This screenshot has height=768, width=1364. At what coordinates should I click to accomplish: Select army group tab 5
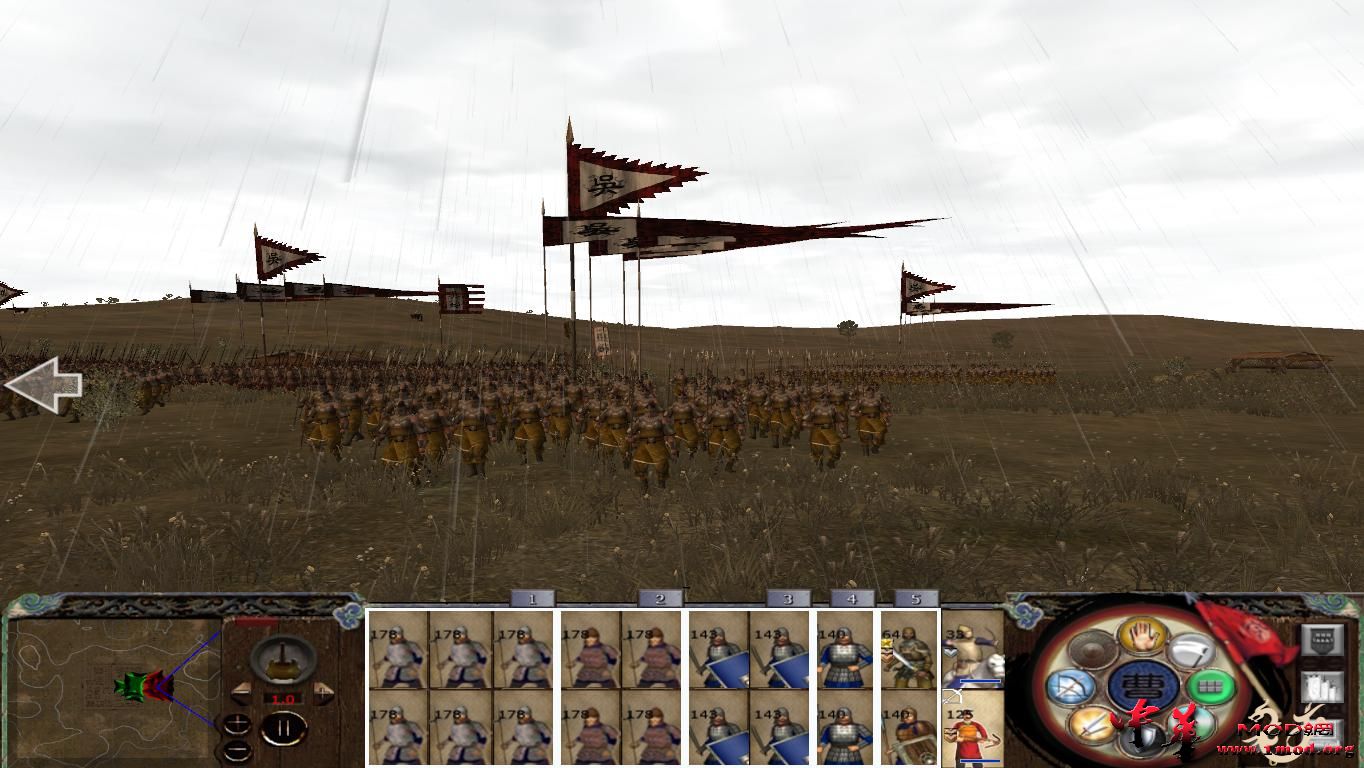coord(915,600)
